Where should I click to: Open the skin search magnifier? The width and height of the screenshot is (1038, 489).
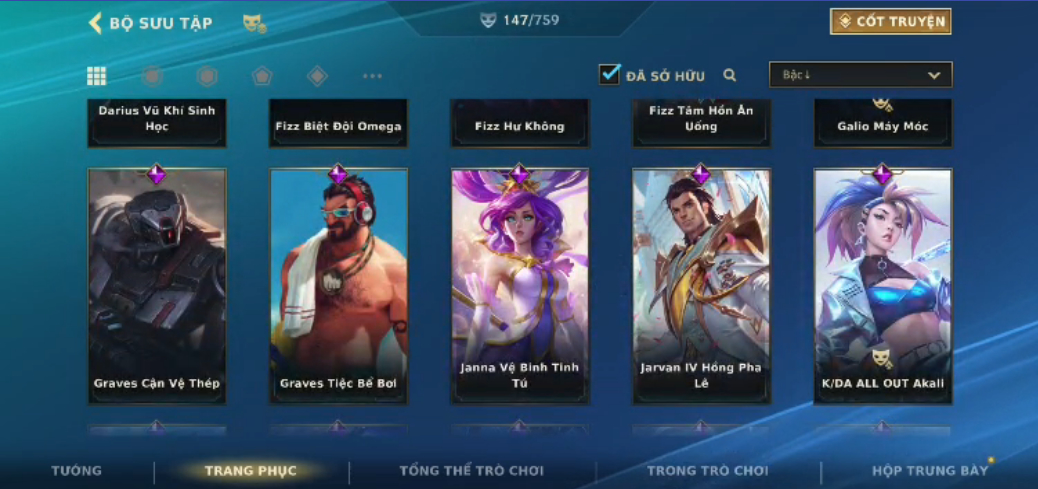(730, 75)
